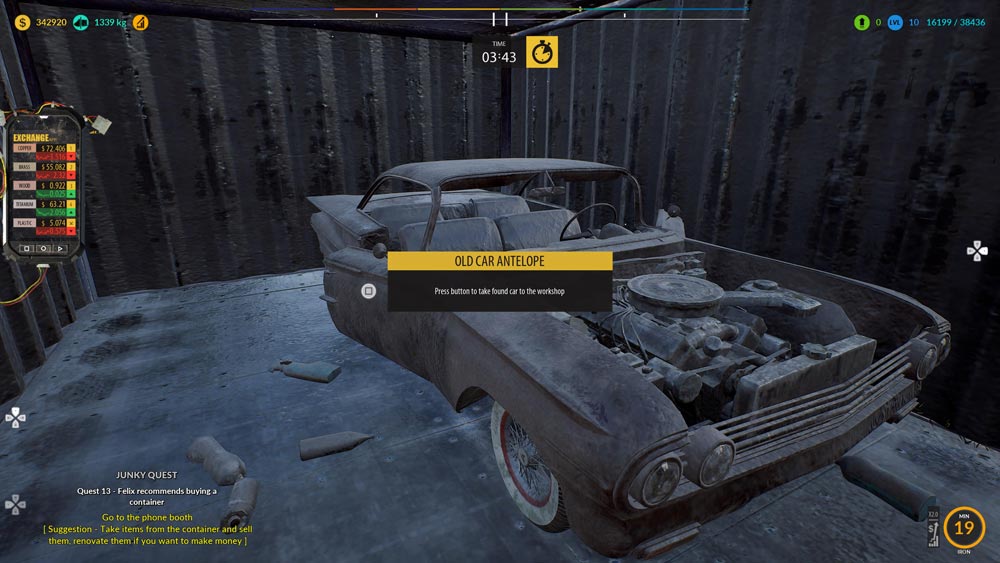Click the gold dollar coin icon

coord(22,22)
